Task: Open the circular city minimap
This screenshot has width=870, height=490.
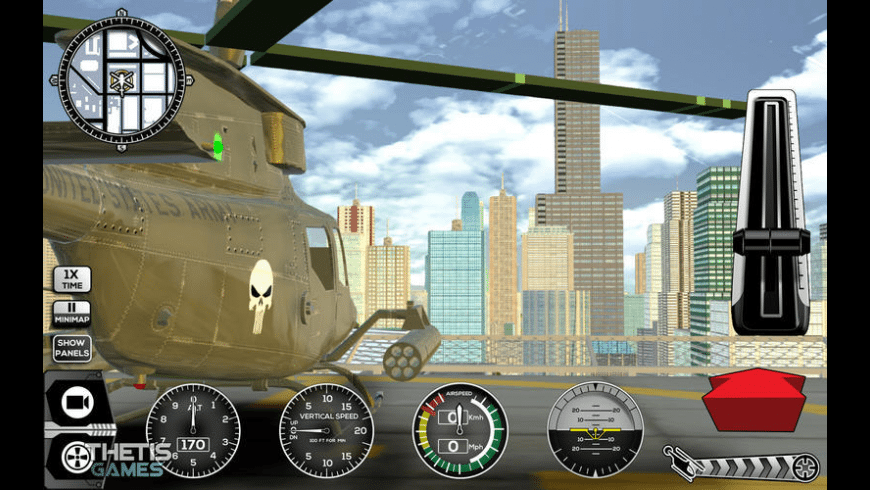Action: tap(121, 81)
